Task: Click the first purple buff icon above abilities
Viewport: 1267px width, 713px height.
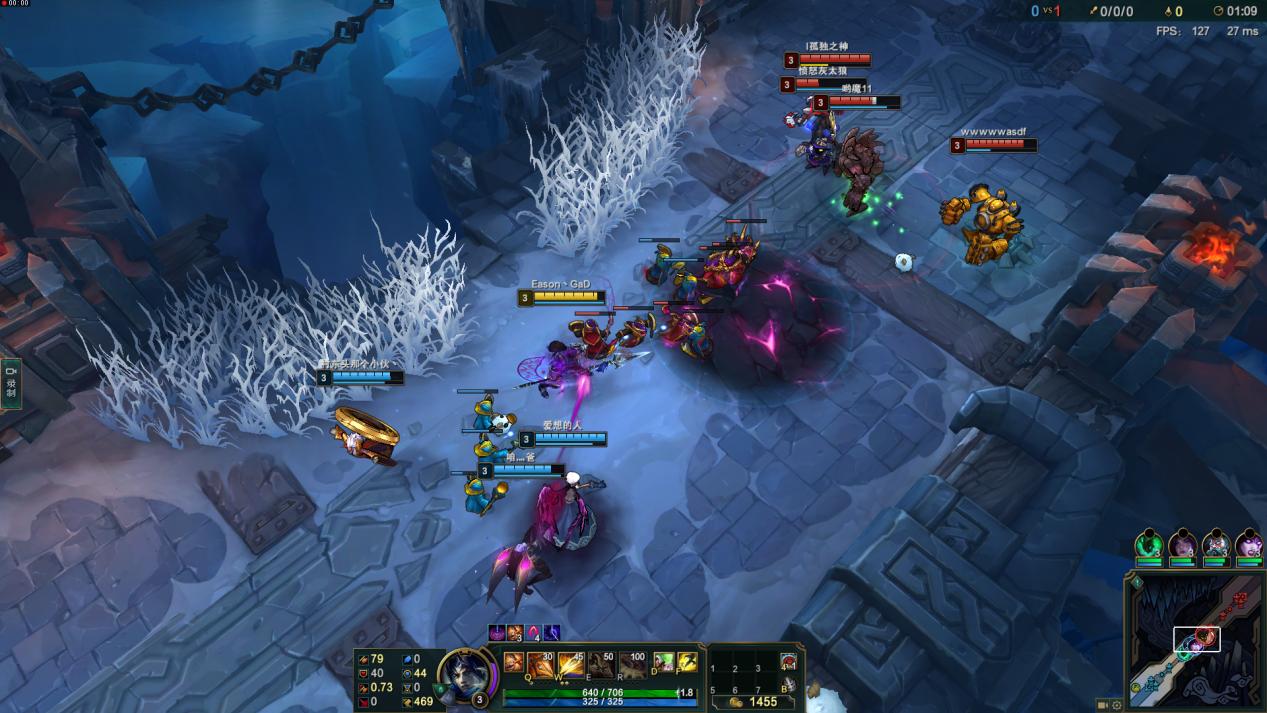Action: coord(497,633)
